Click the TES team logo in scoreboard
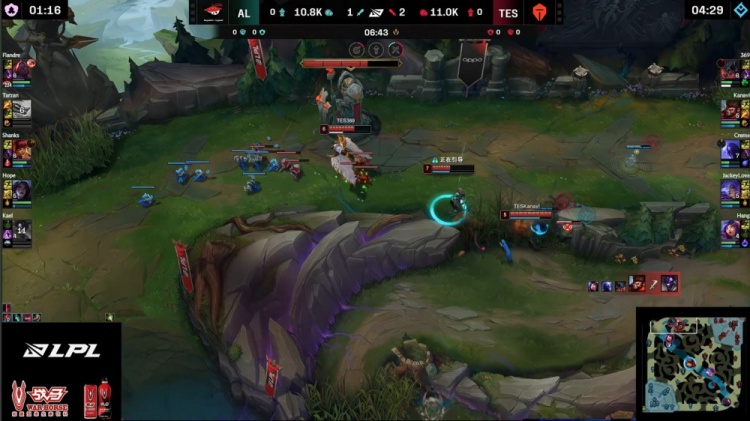Screen dimensions: 750x421 [541, 12]
